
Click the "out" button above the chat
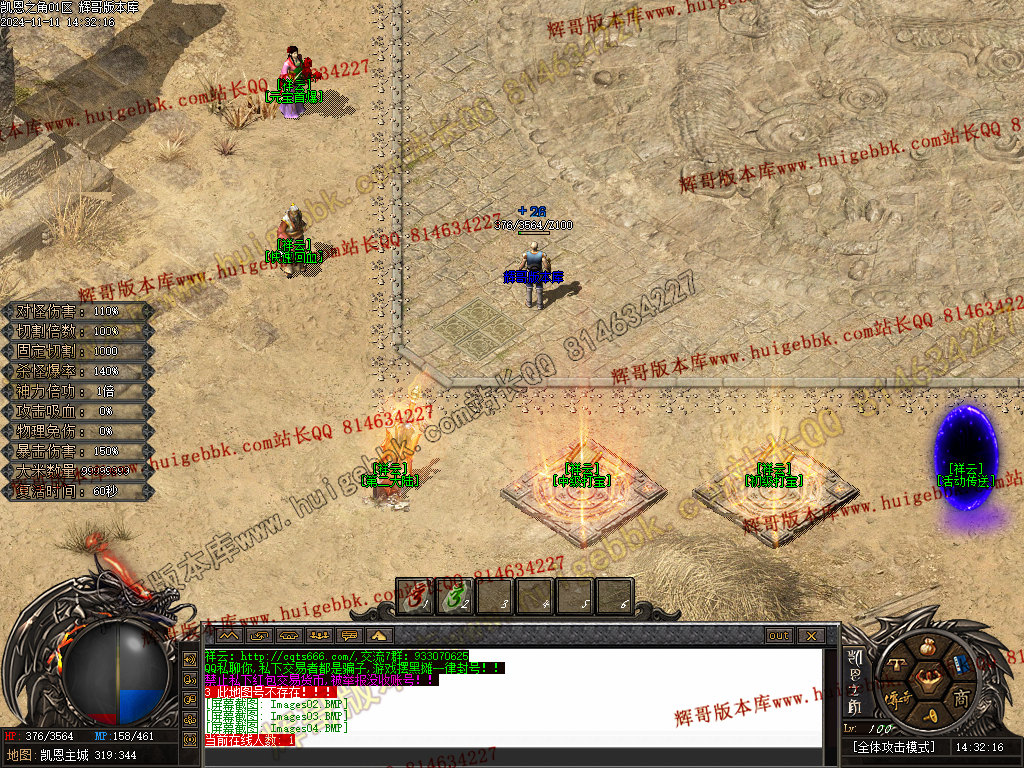tap(779, 636)
